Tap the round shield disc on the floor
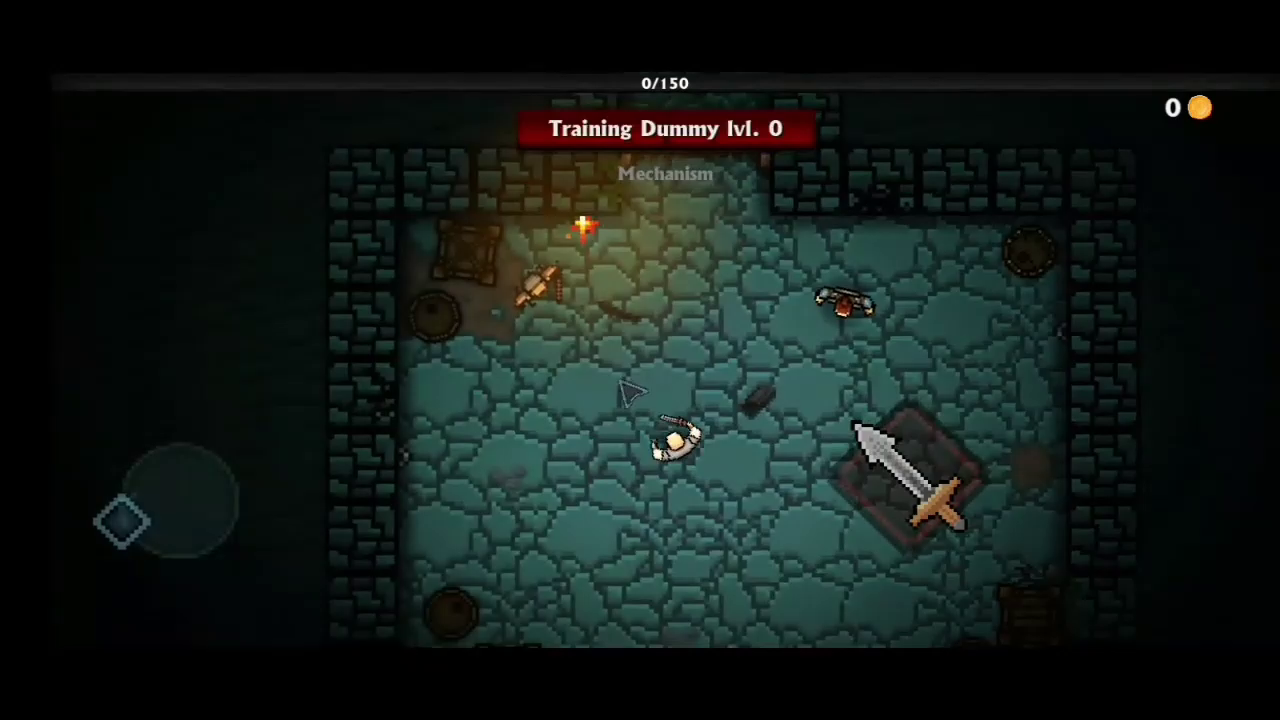The width and height of the screenshot is (1280, 720). tap(436, 316)
